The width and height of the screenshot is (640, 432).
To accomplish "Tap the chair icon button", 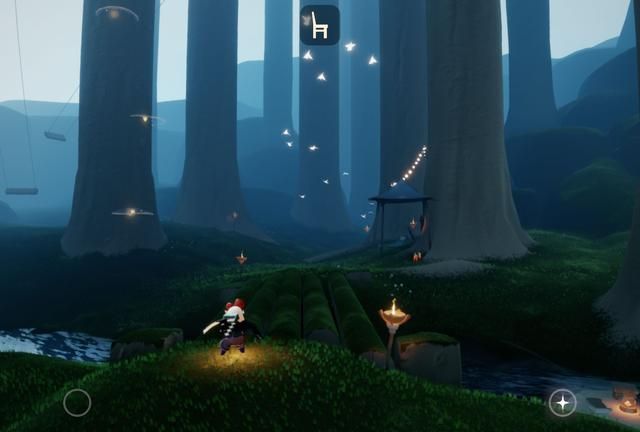I will point(320,25).
